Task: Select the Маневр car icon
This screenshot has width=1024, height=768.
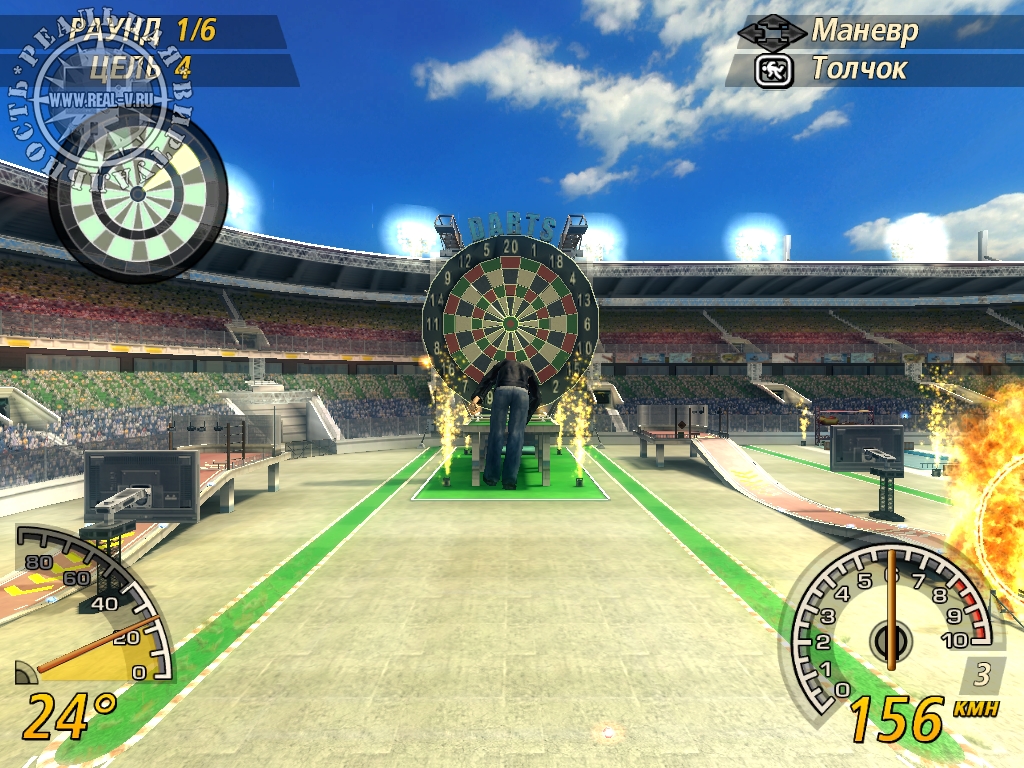Action: tap(771, 32)
